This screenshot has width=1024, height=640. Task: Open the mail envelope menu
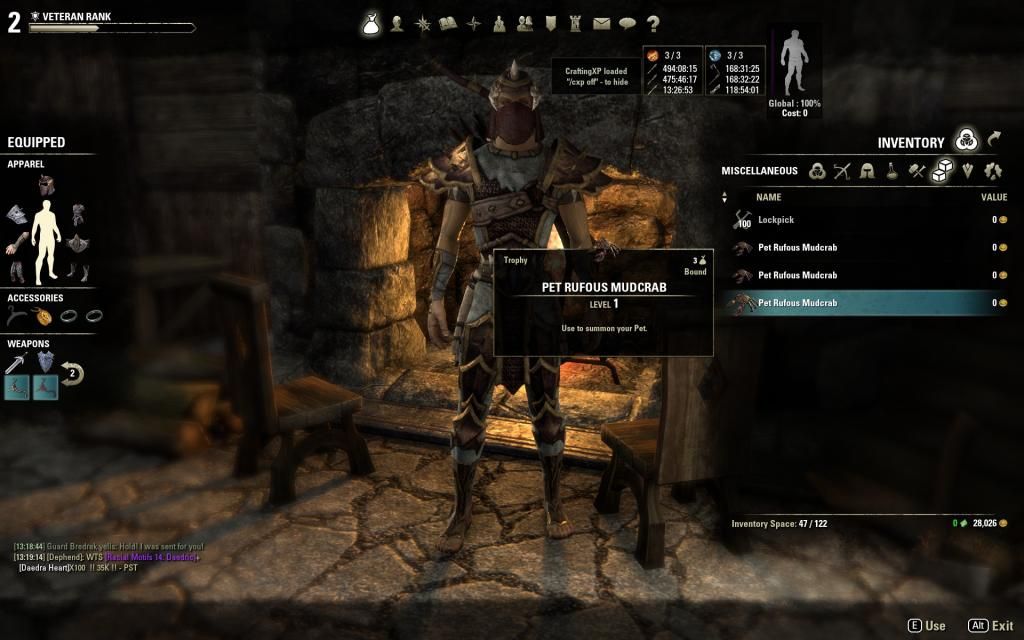pos(601,24)
